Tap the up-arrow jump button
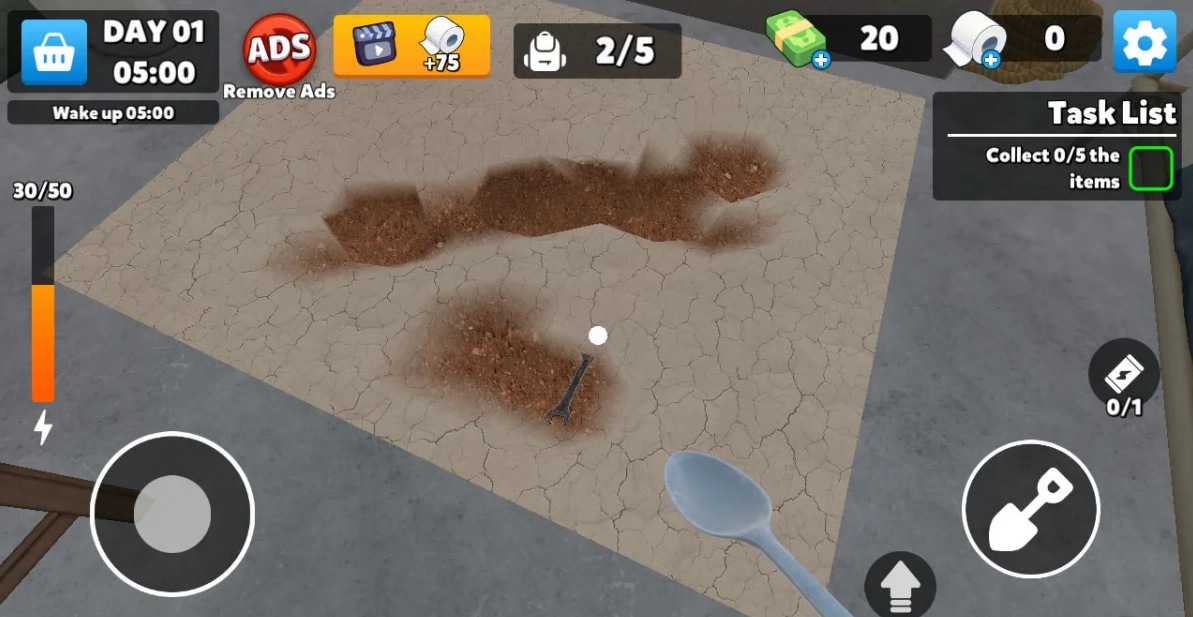Image resolution: width=1193 pixels, height=617 pixels. pos(900,587)
